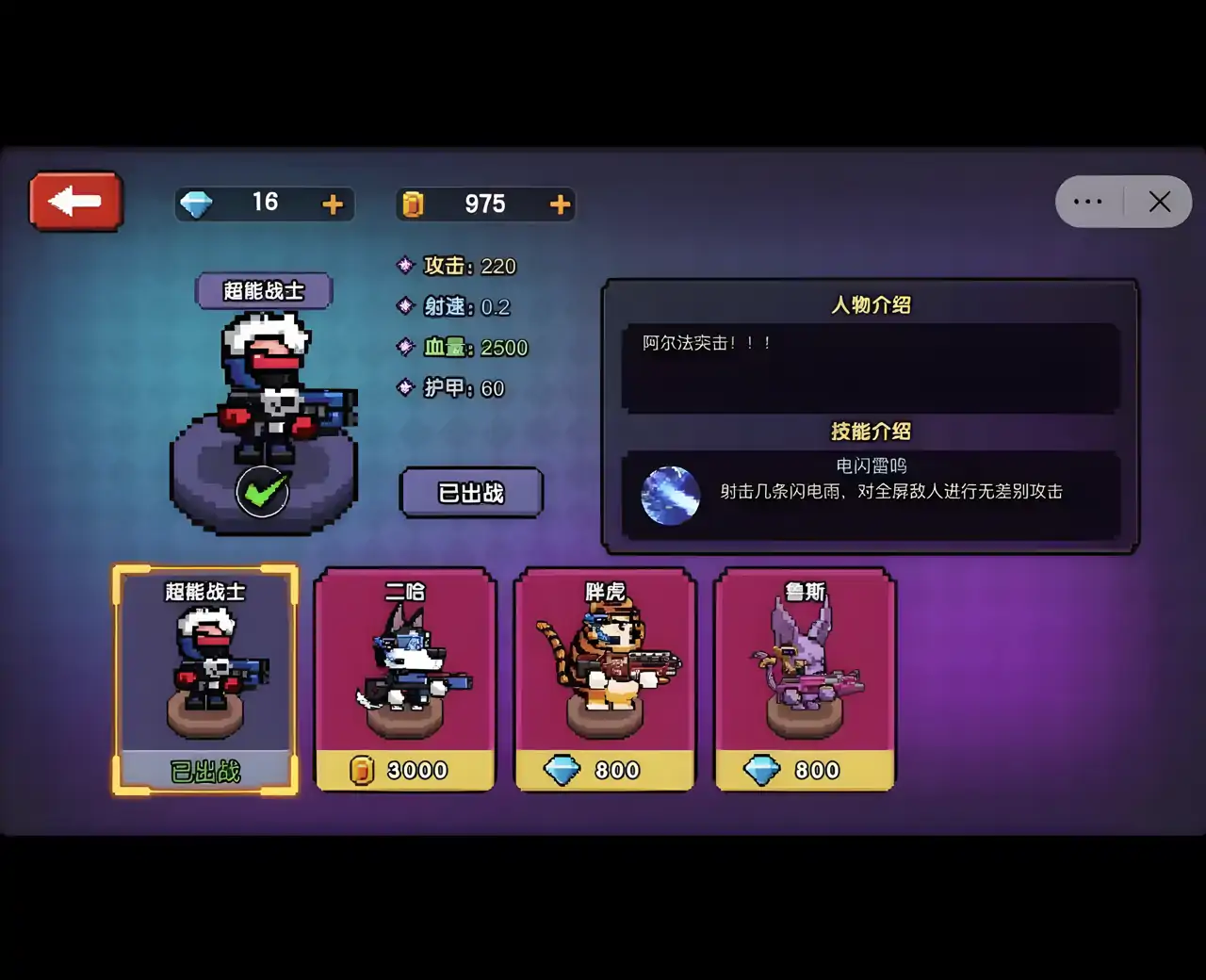Click the 血量 health stat icon

[x=405, y=348]
